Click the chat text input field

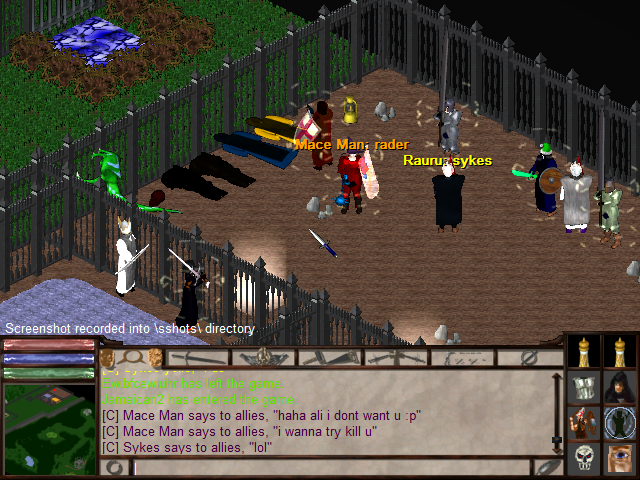click(x=330, y=467)
